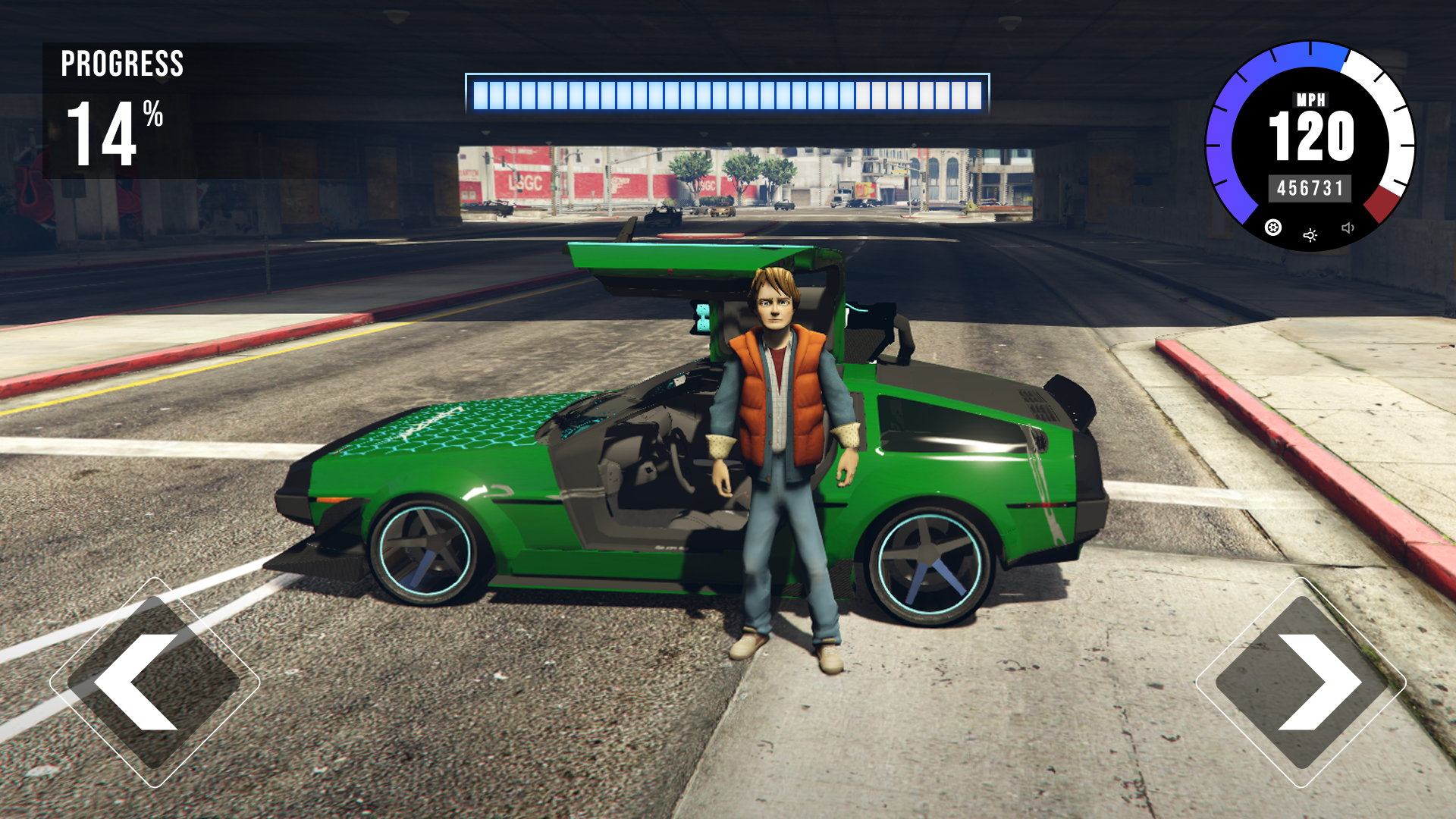The image size is (1456, 819).
Task: Select the left arrow diamond icon
Action: pyautogui.click(x=154, y=682)
